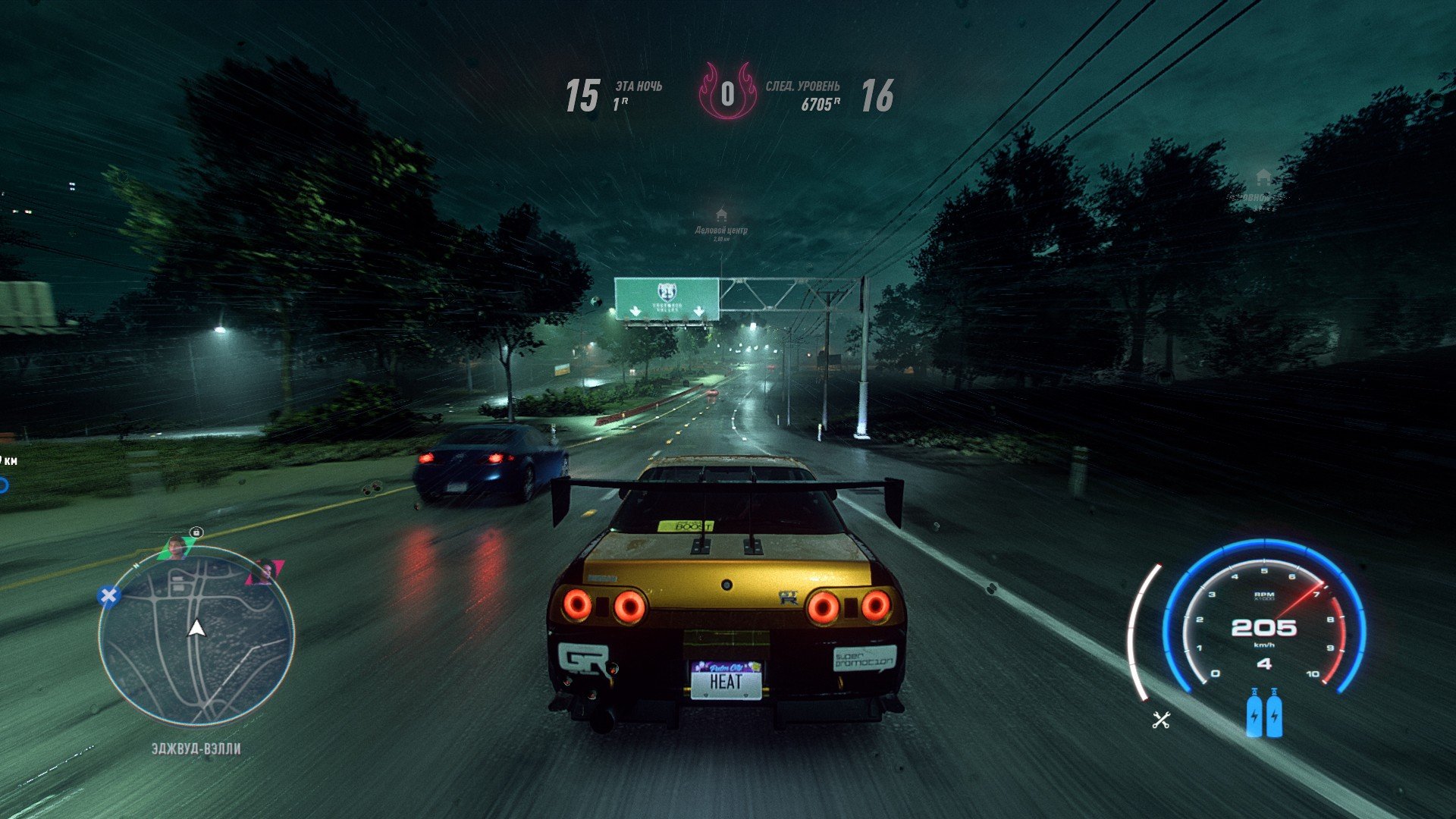Image resolution: width=1456 pixels, height=819 pixels.
Task: Activate the blue nitrous bottles icon
Action: 1264,713
